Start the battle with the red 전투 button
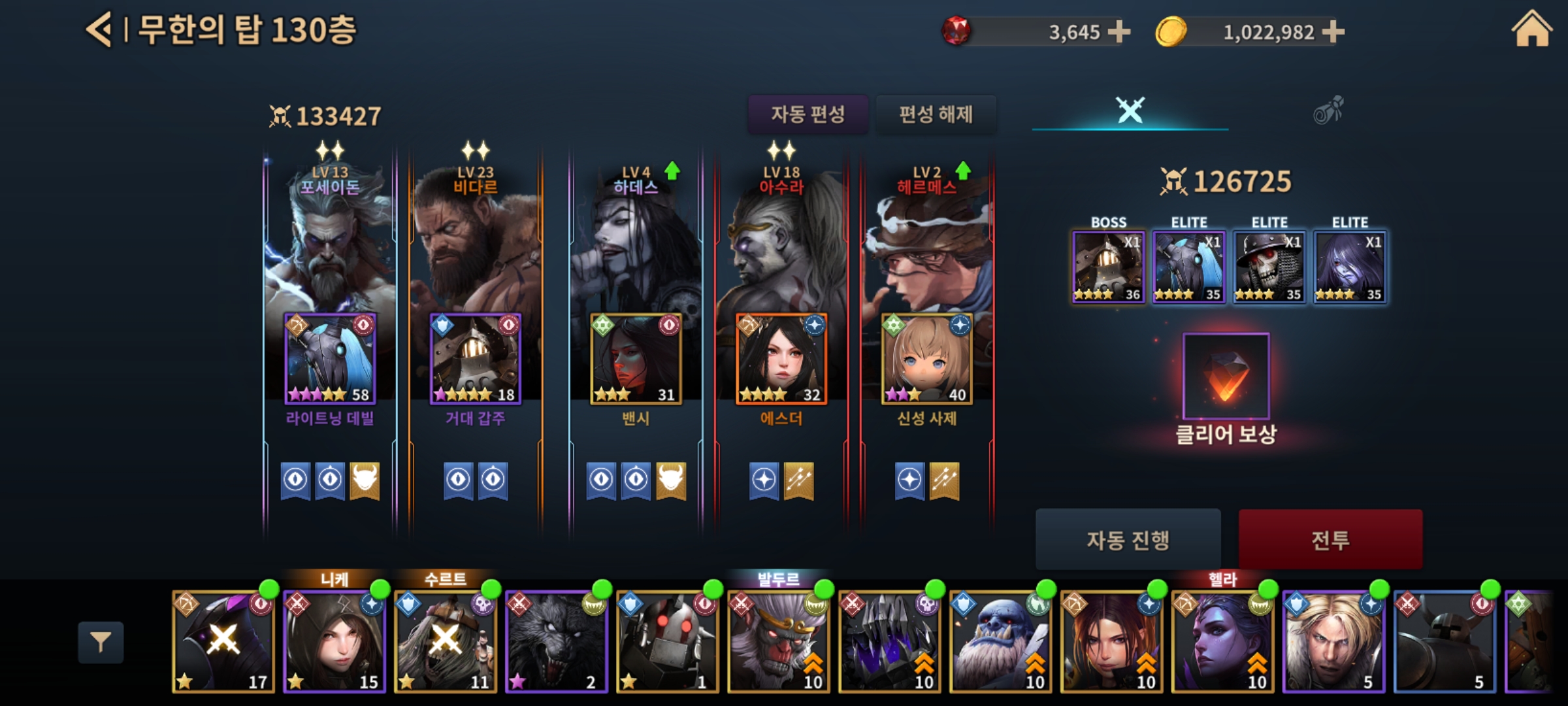Viewport: 1568px width, 706px height. coord(1330,539)
